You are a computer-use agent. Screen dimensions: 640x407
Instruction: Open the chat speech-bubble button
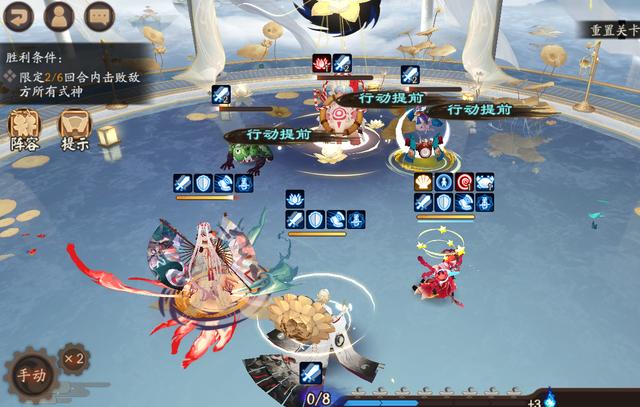coord(98,16)
